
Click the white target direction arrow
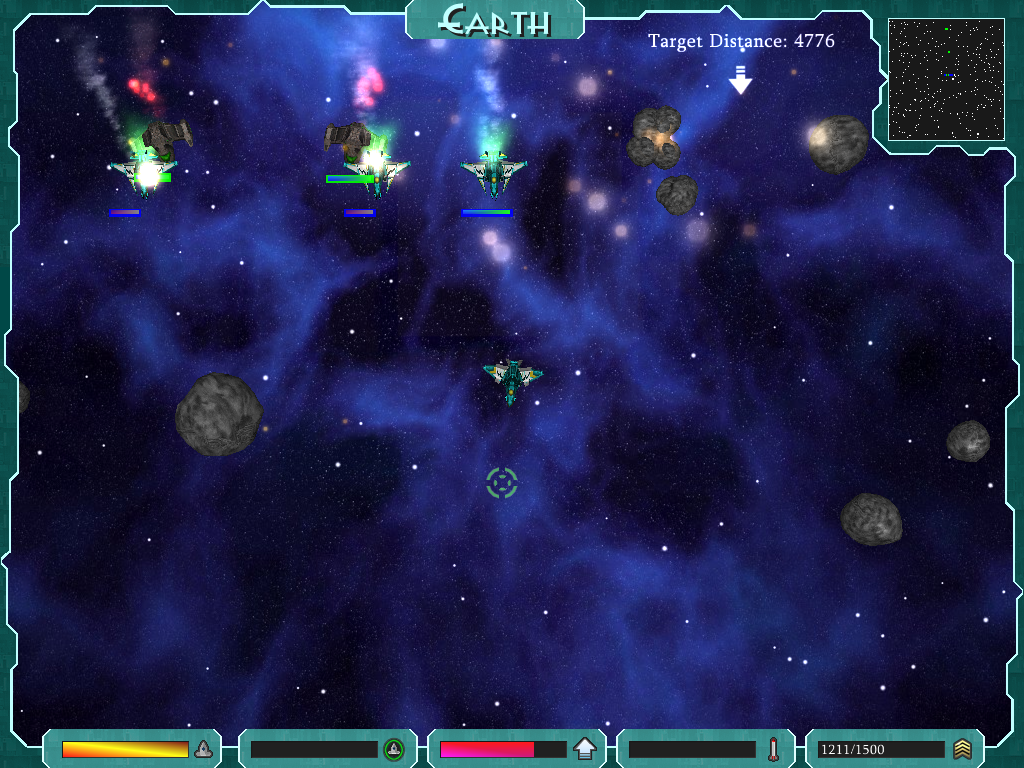click(x=740, y=80)
